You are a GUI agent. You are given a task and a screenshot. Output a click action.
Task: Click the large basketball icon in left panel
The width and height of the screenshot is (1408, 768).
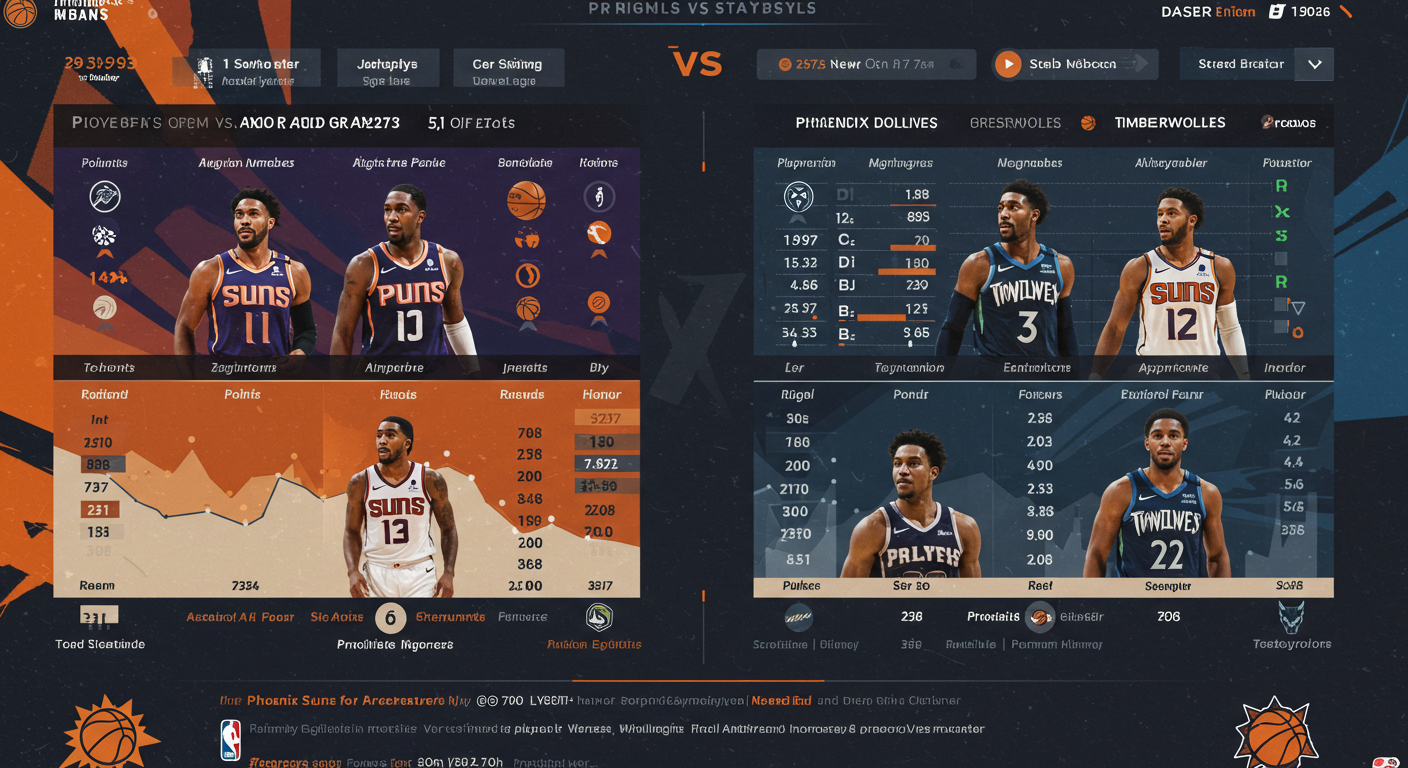pos(526,200)
